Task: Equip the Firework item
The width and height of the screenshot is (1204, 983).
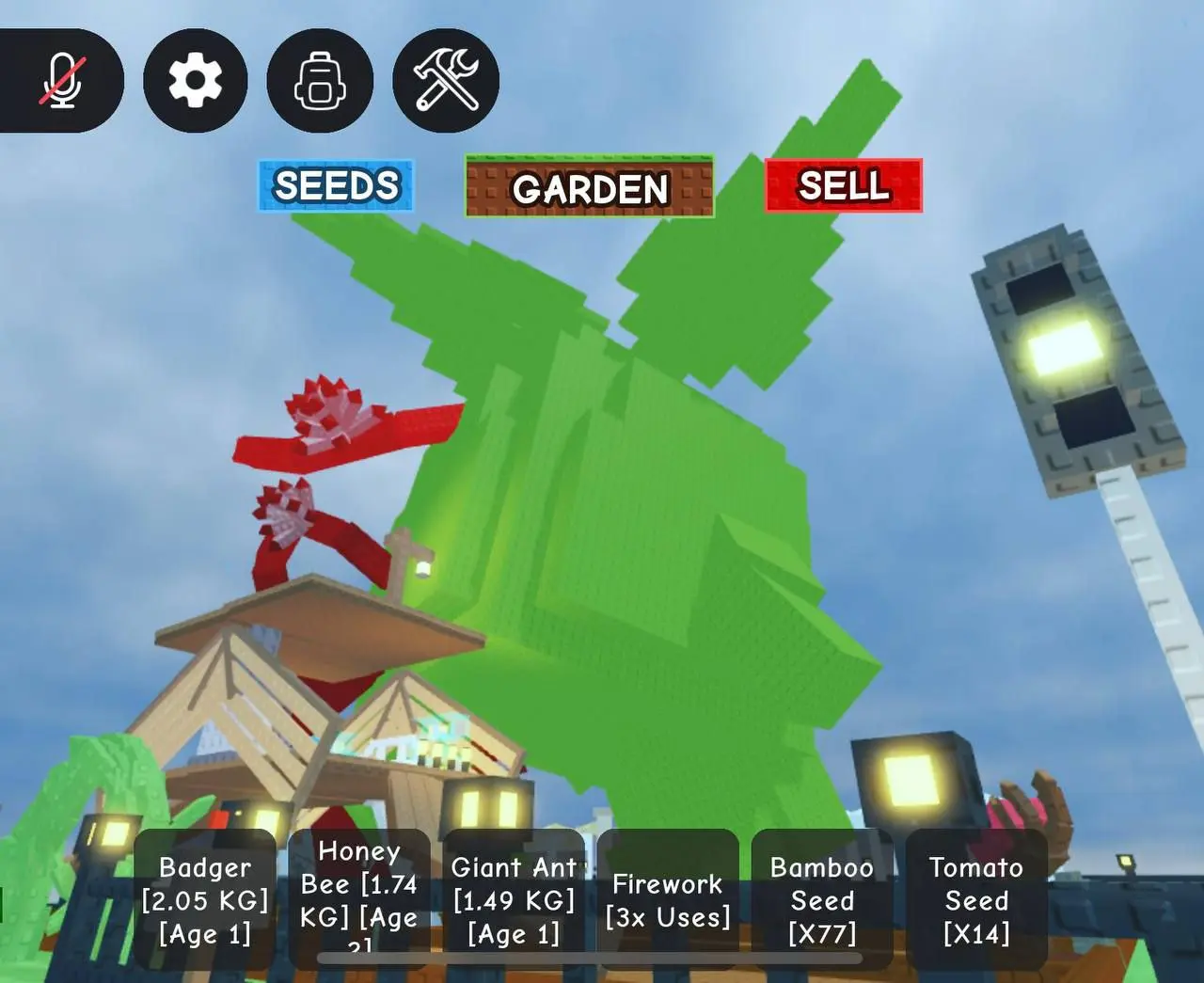Action: click(x=668, y=898)
